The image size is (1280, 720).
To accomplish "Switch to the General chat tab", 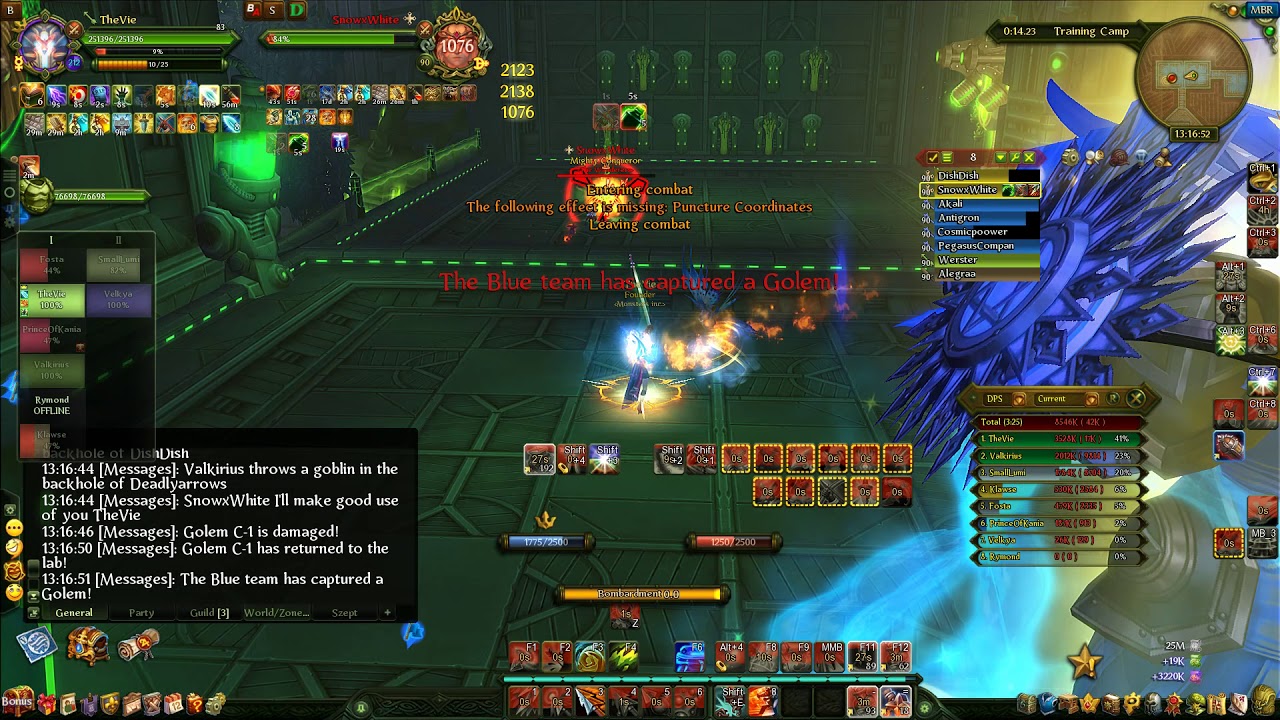I will point(74,612).
